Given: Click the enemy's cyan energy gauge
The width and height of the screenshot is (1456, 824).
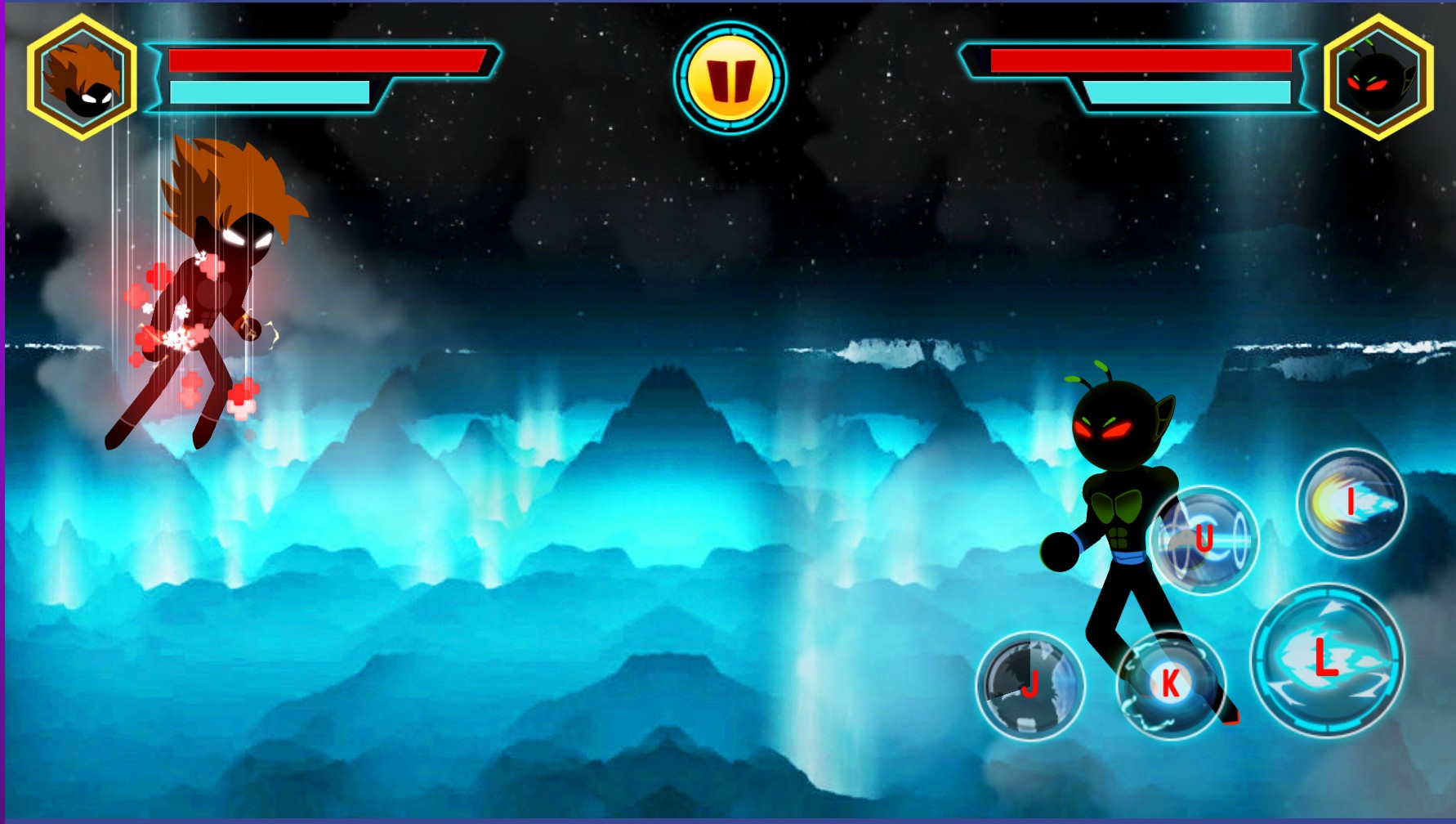Looking at the screenshot, I should coord(1193,92).
